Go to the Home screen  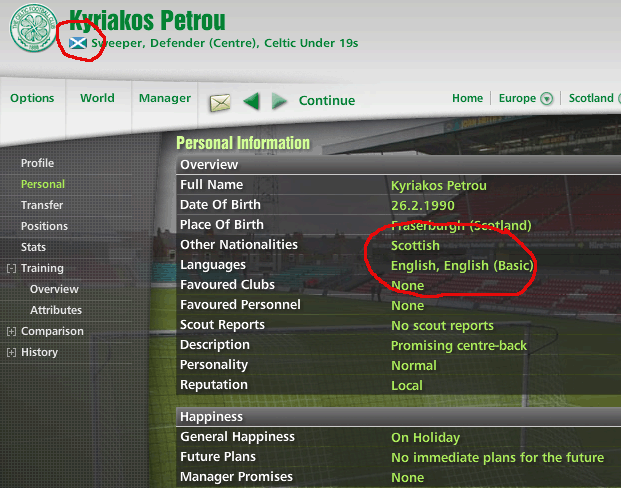click(x=467, y=98)
